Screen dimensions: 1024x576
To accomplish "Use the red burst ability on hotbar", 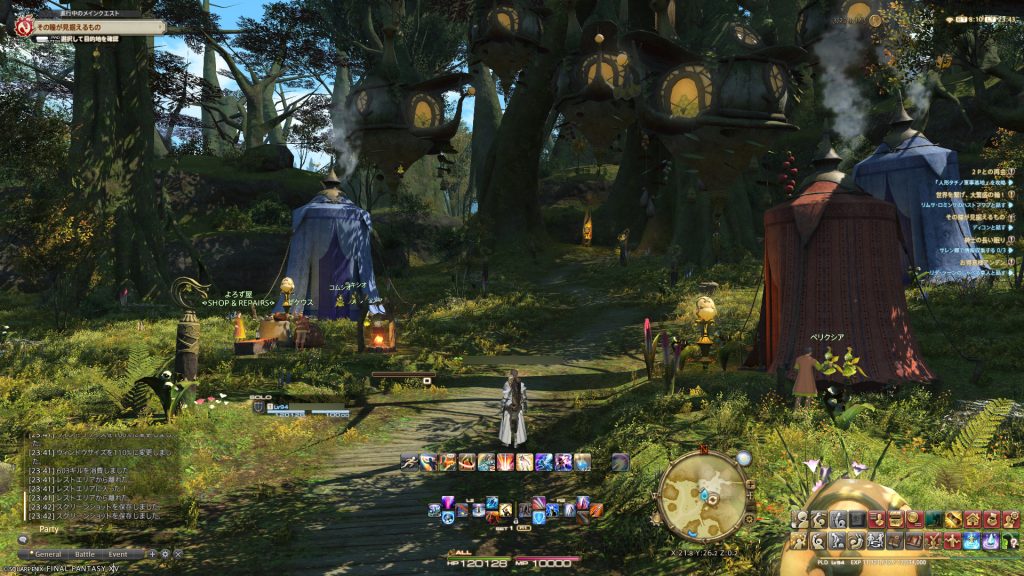I will pos(506,462).
